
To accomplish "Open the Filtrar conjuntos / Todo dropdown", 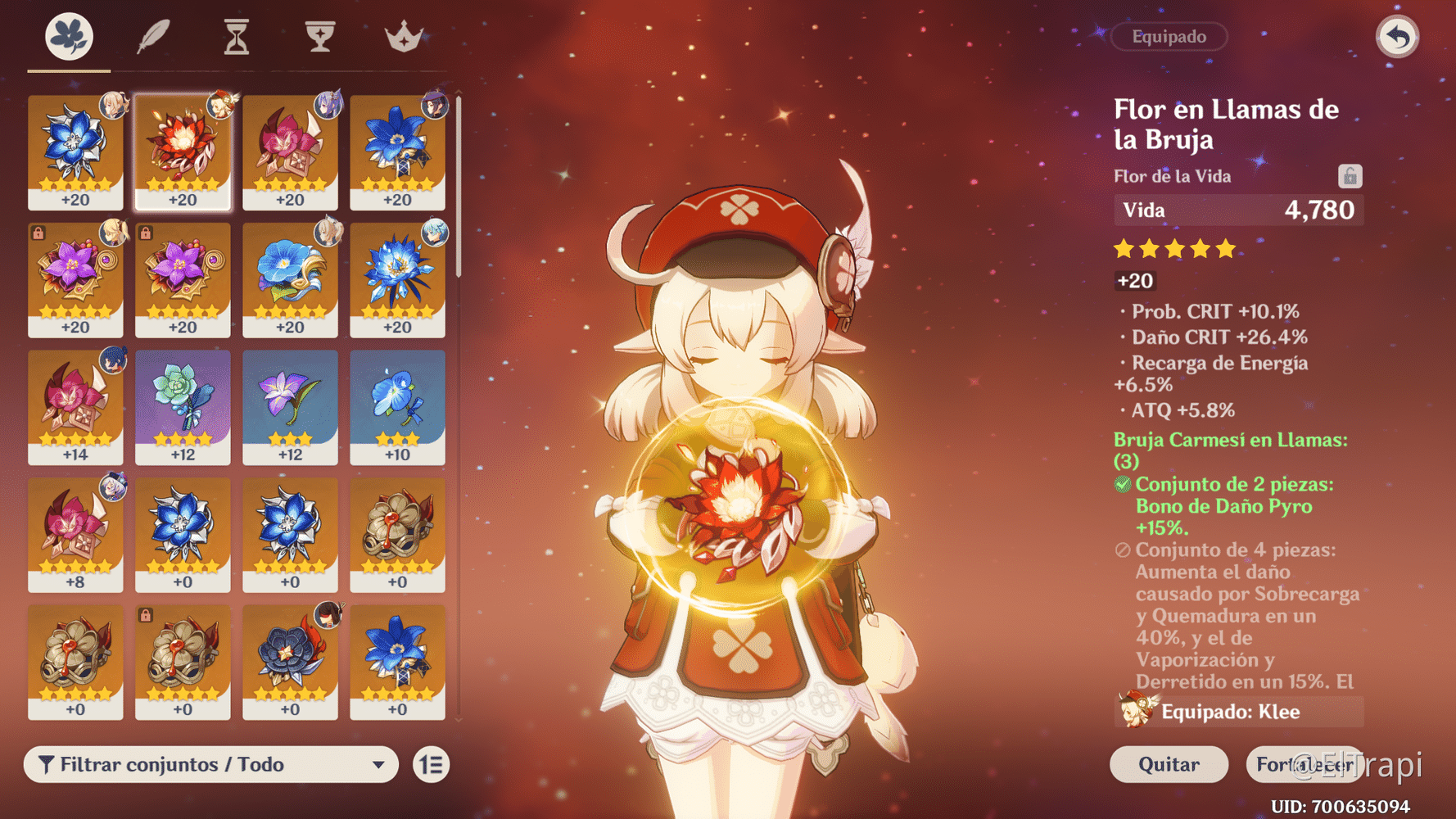I will point(211,764).
